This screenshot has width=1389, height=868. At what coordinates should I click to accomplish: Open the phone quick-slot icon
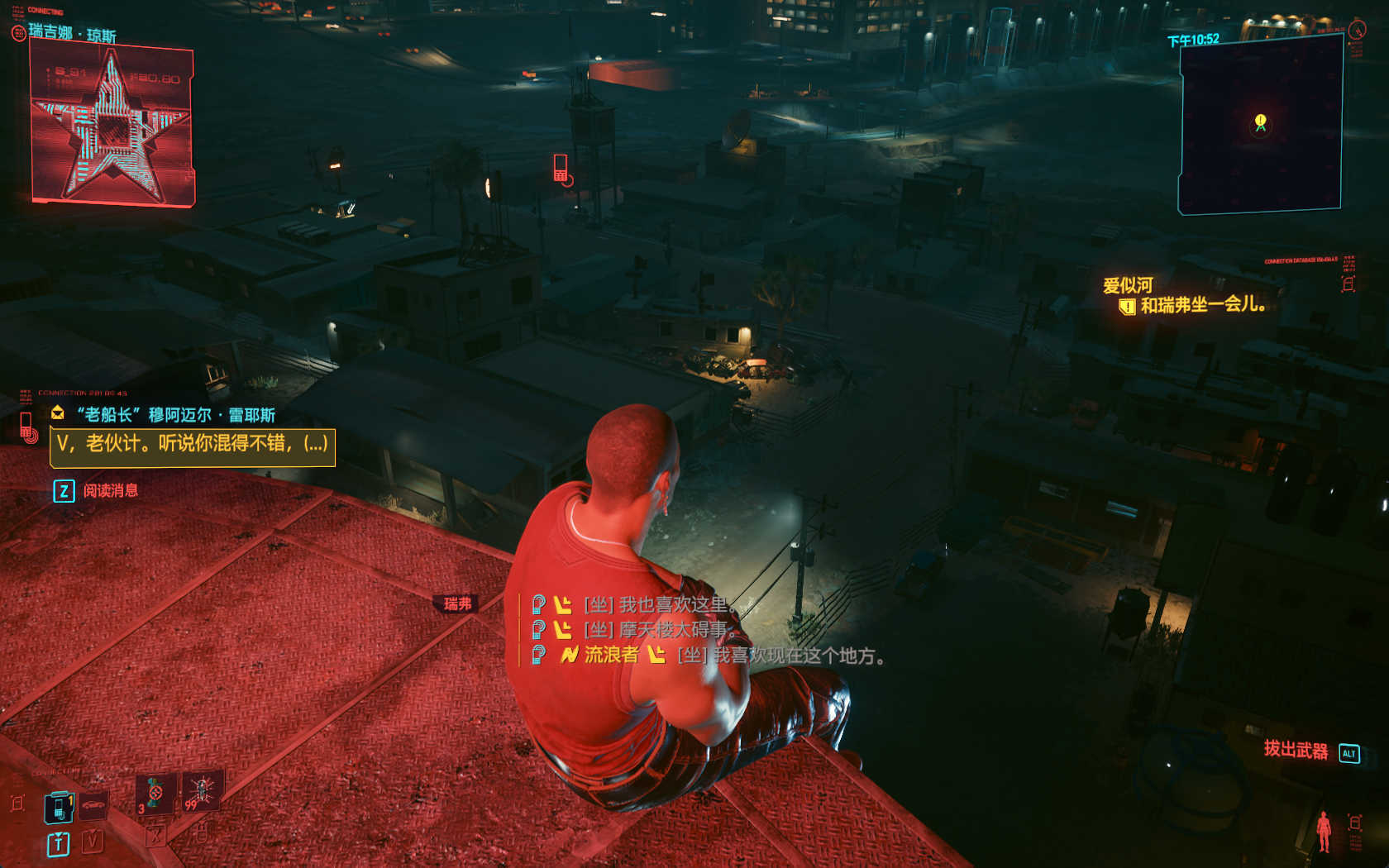(59, 807)
